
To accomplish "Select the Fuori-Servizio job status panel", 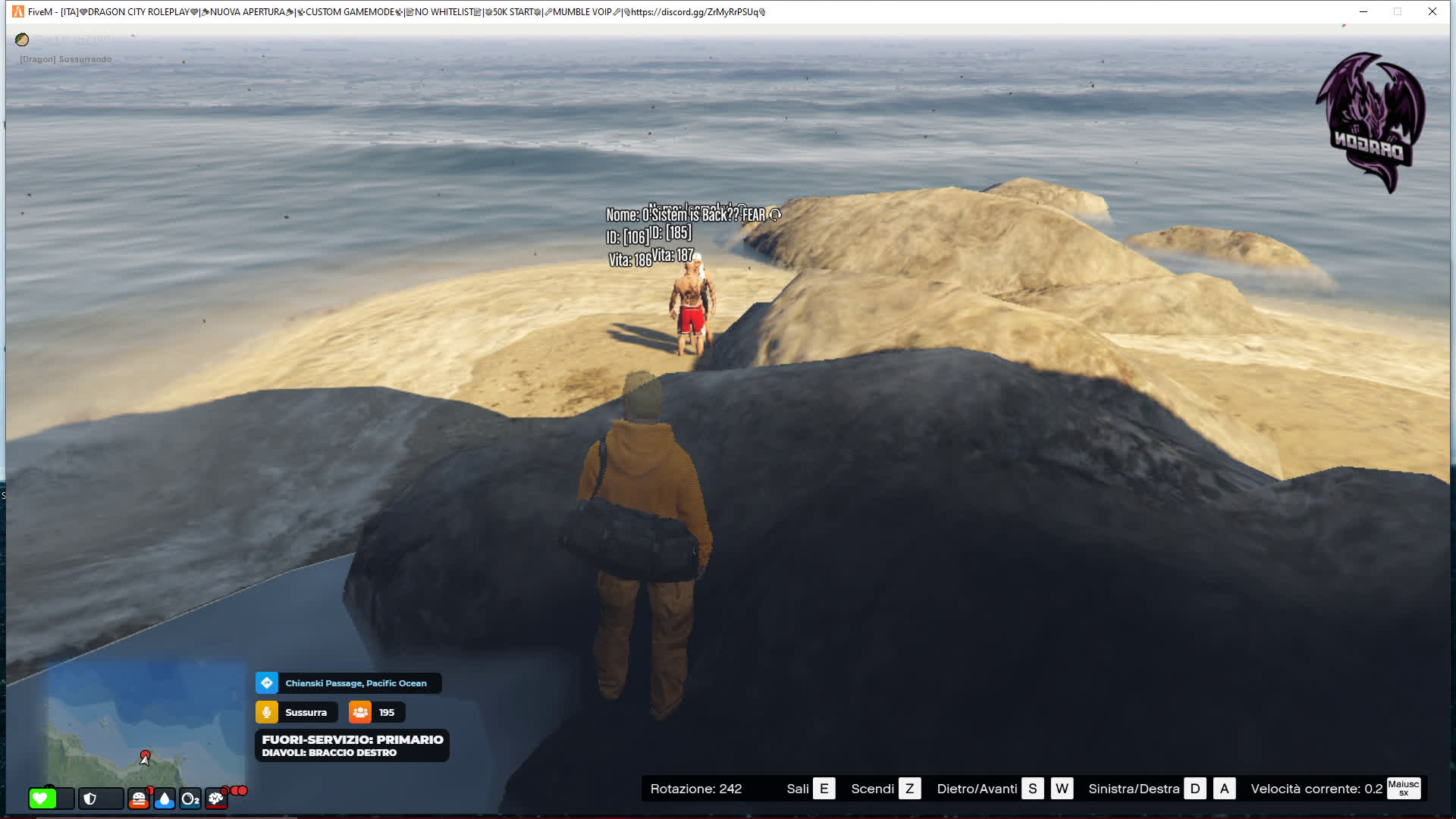I will (352, 745).
